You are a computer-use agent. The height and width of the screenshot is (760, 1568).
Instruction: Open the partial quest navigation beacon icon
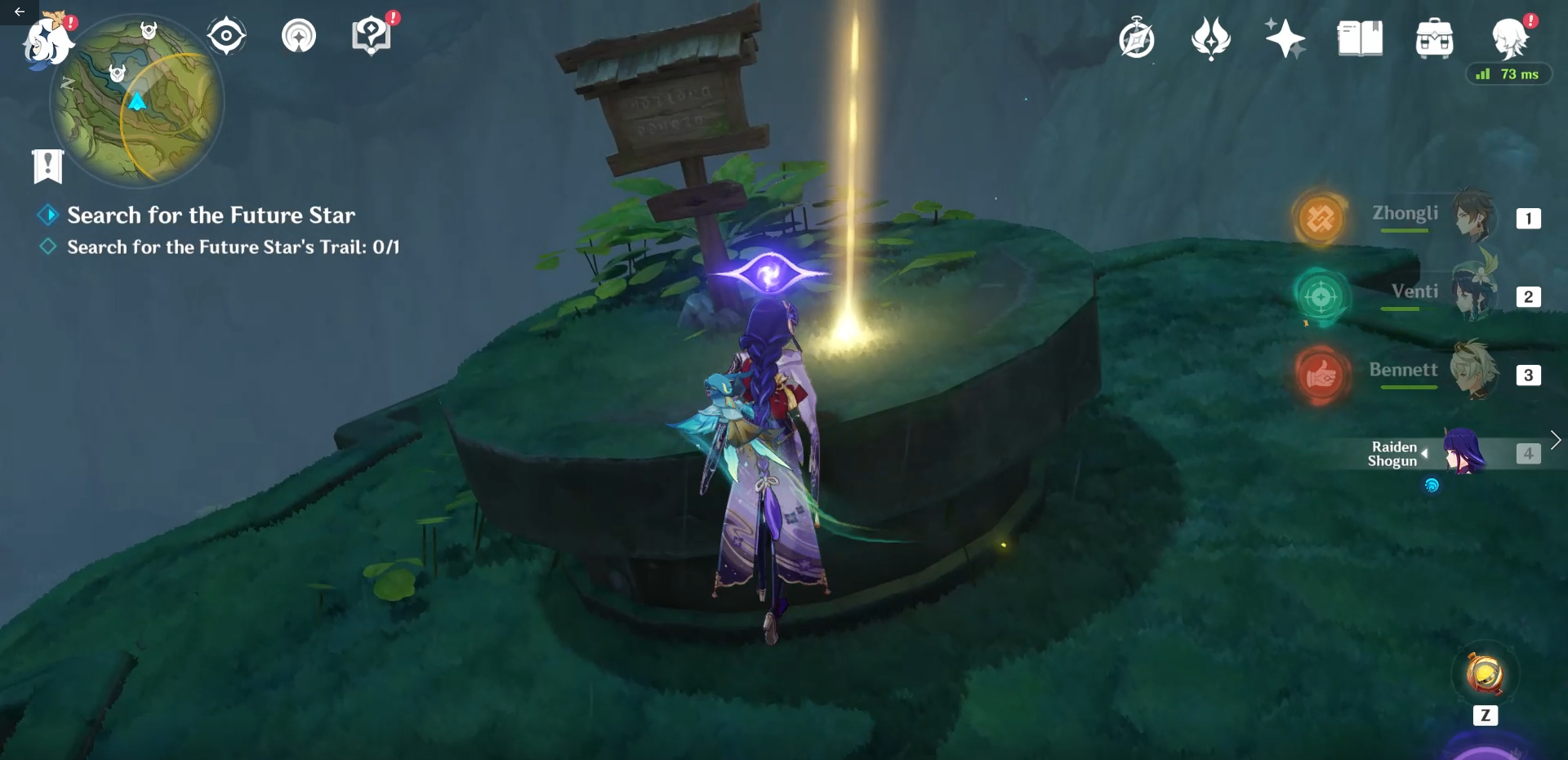[299, 34]
